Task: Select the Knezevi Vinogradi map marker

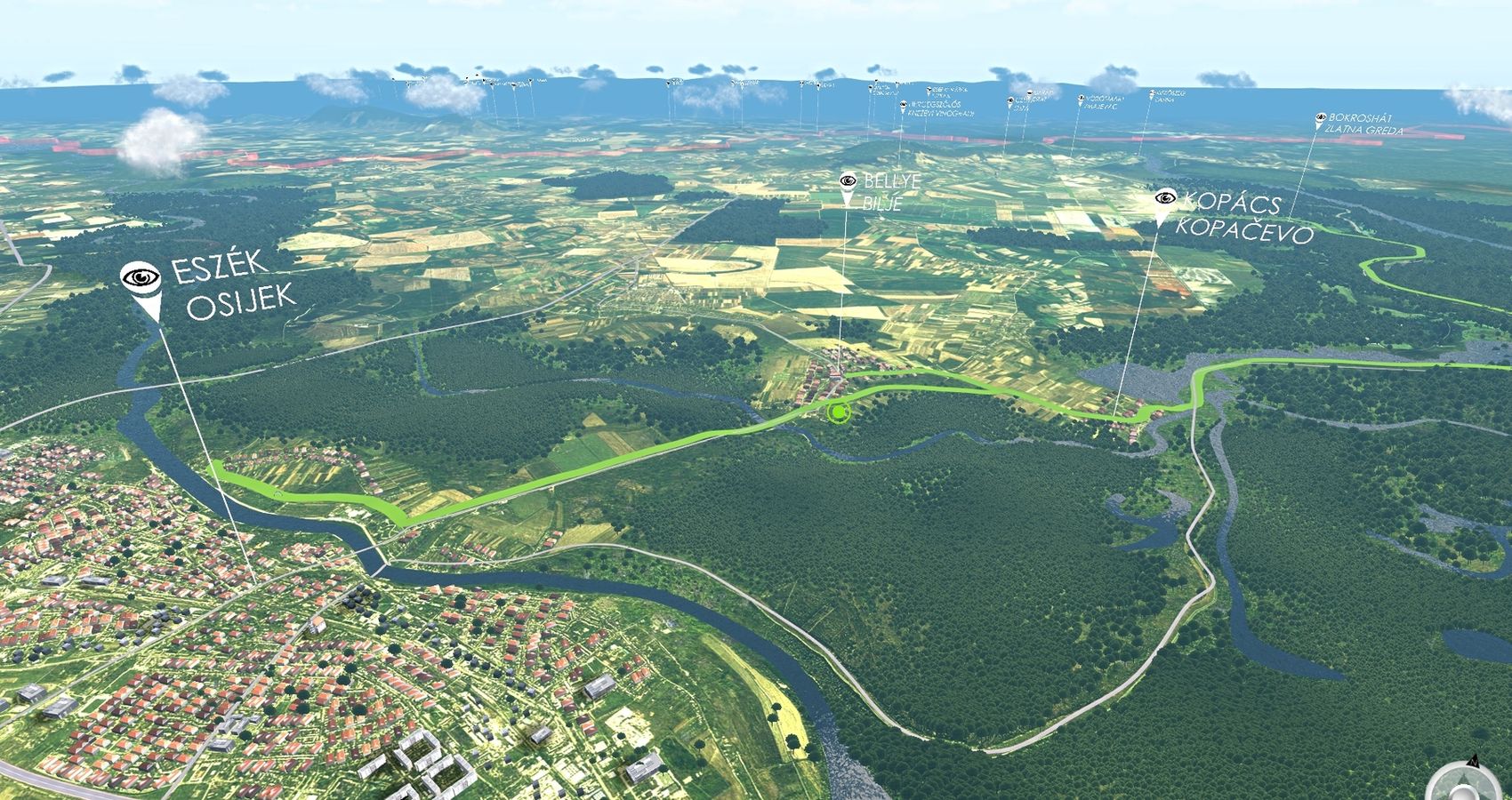Action: tap(904, 106)
